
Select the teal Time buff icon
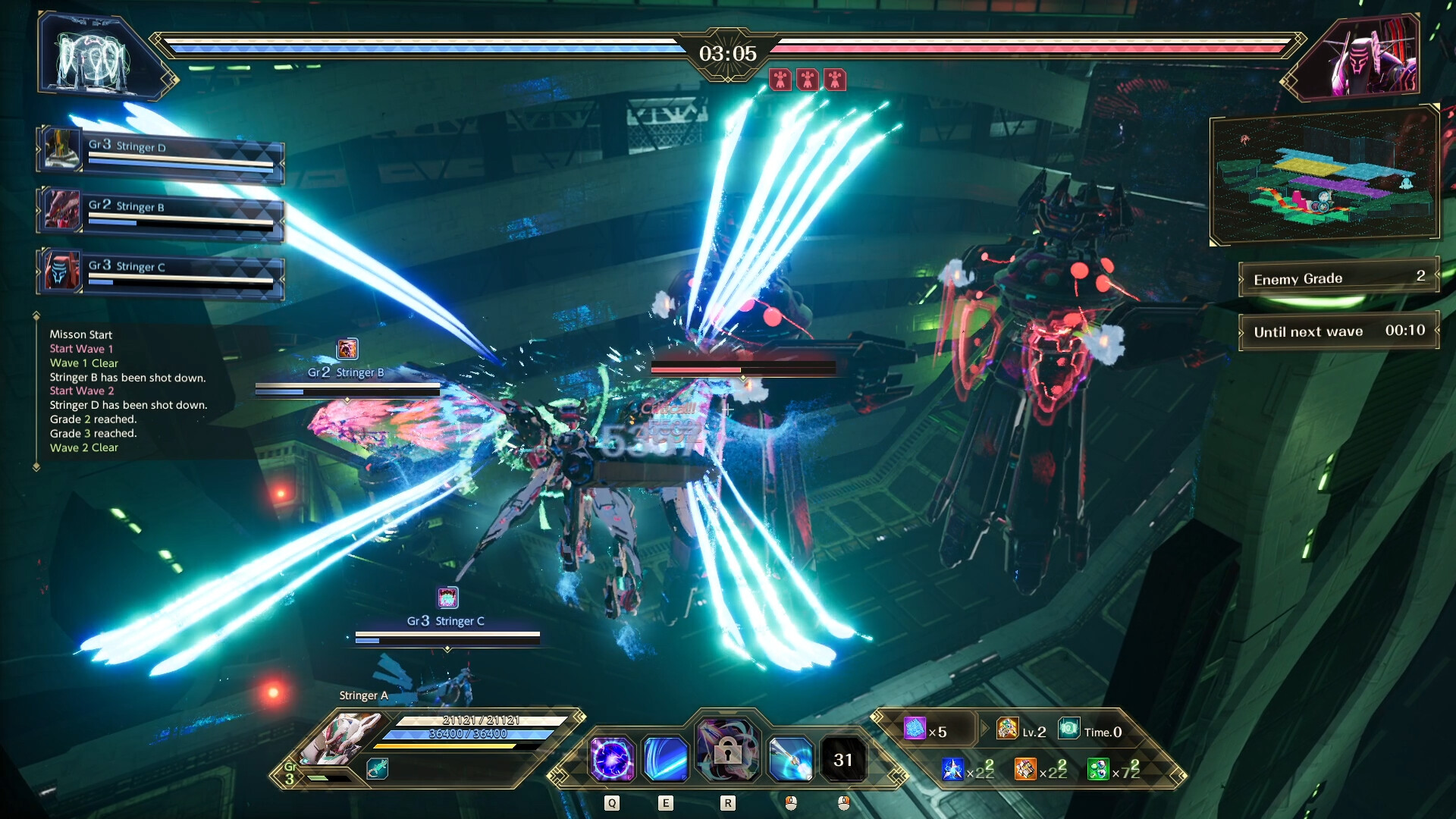tap(1069, 730)
